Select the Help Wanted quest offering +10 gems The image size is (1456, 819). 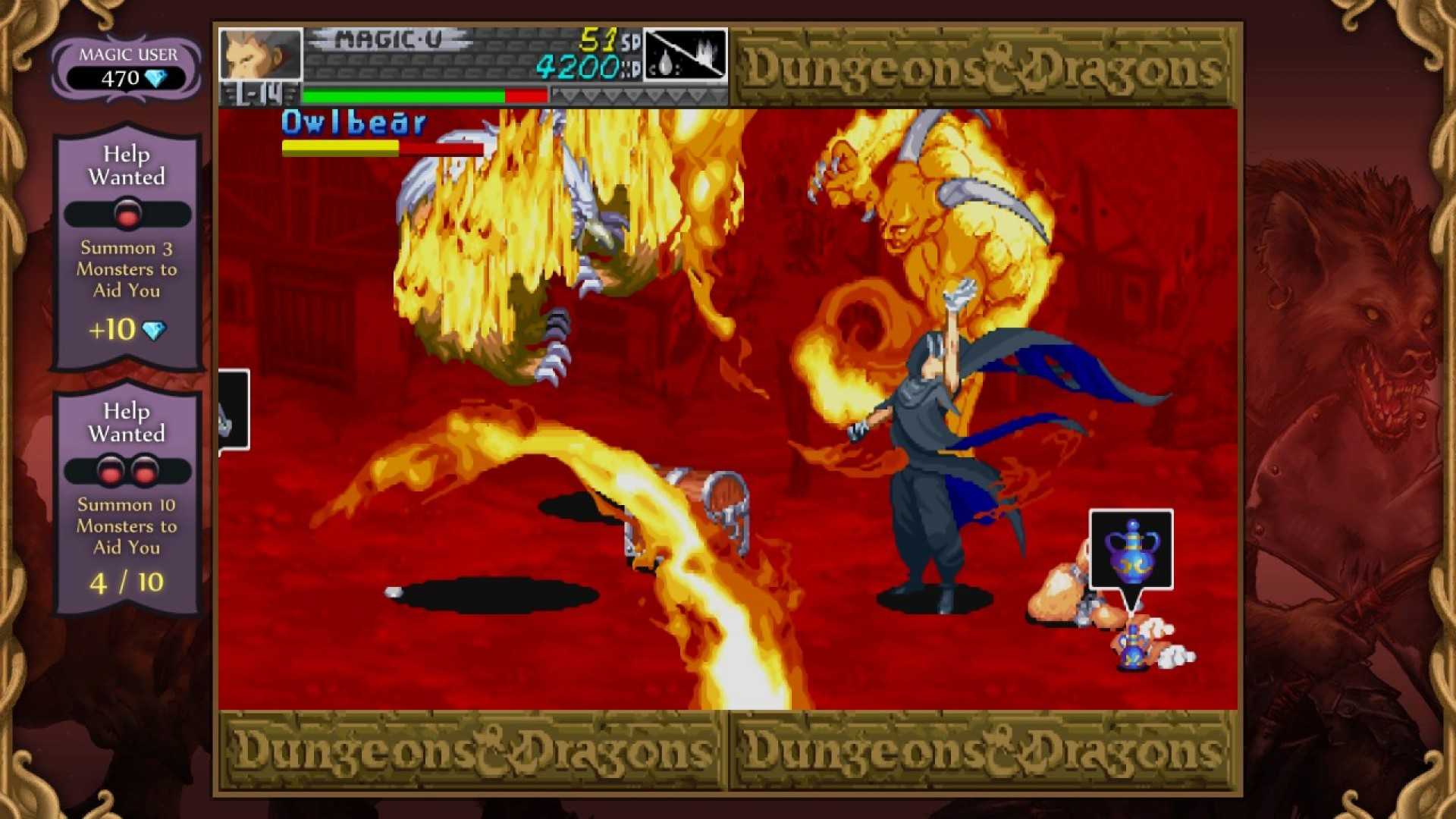(126, 250)
